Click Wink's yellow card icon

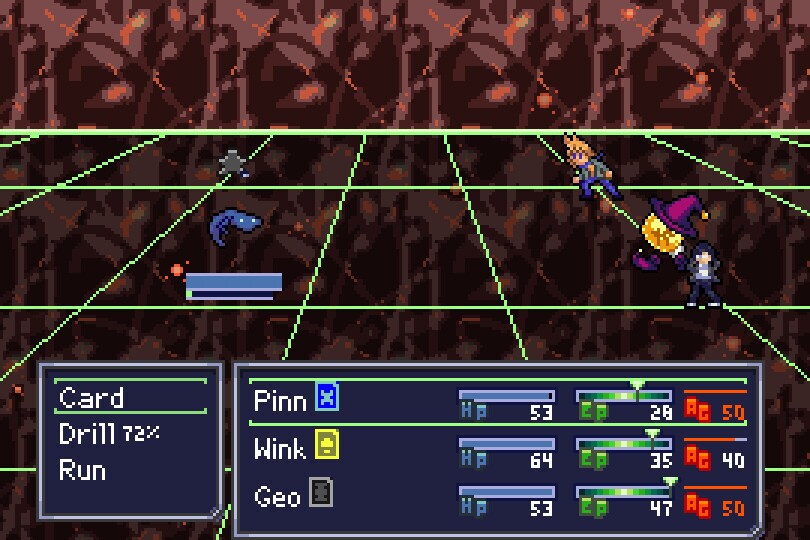[327, 444]
